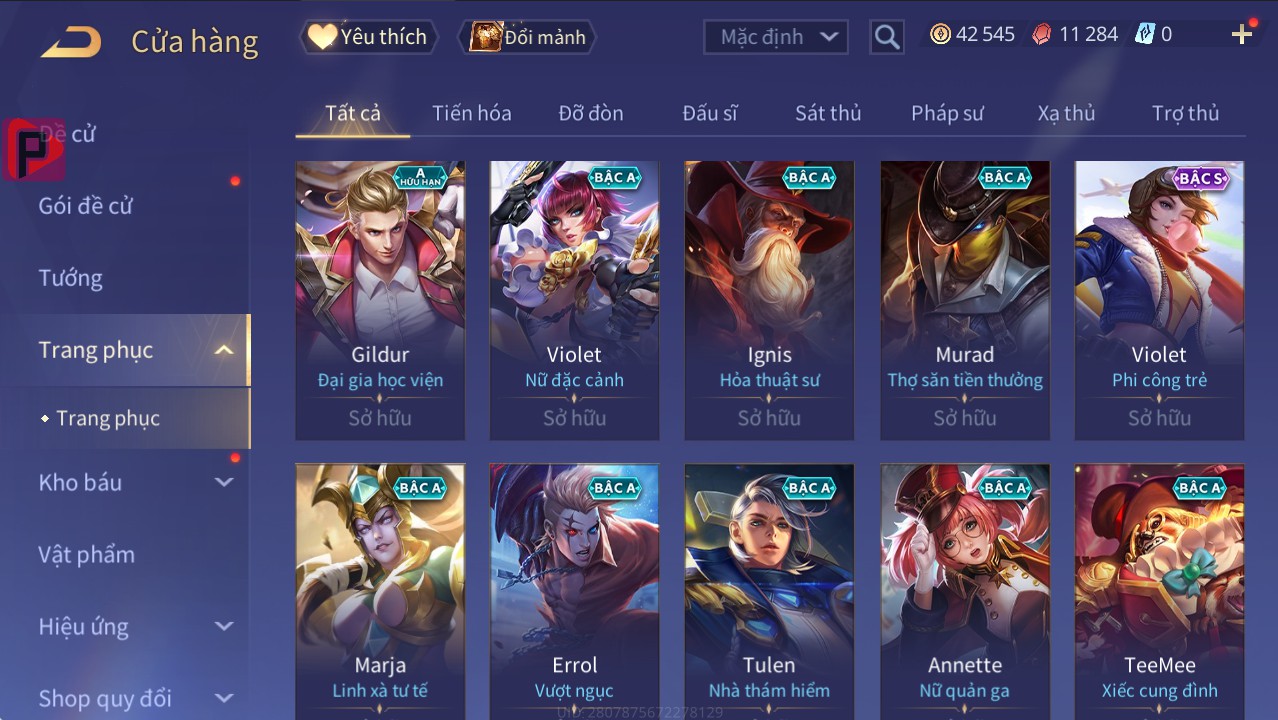This screenshot has width=1278, height=720.
Task: Choose the Trợ thủ tab
Action: 1185,113
